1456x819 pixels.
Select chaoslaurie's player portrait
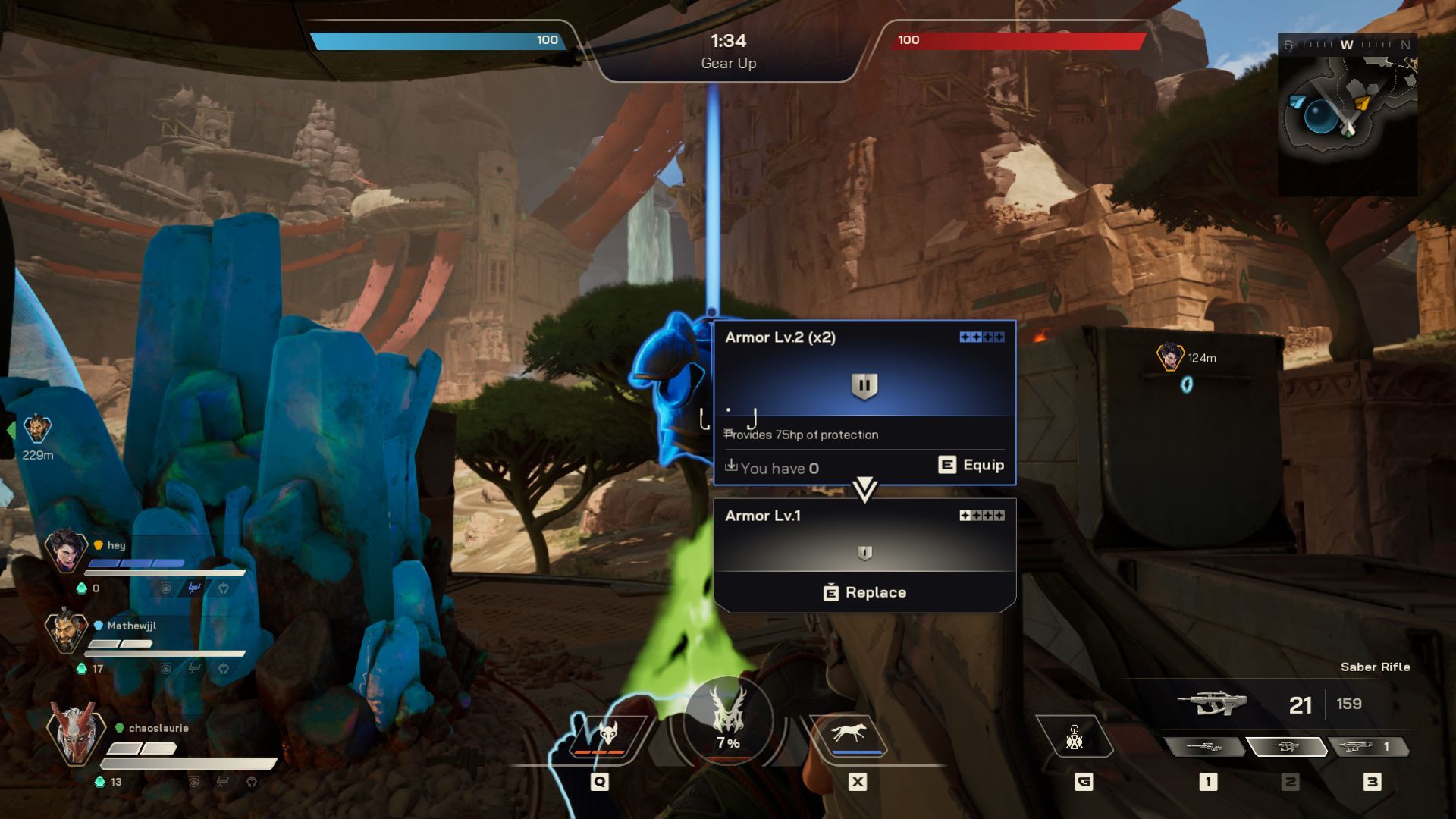tap(74, 733)
